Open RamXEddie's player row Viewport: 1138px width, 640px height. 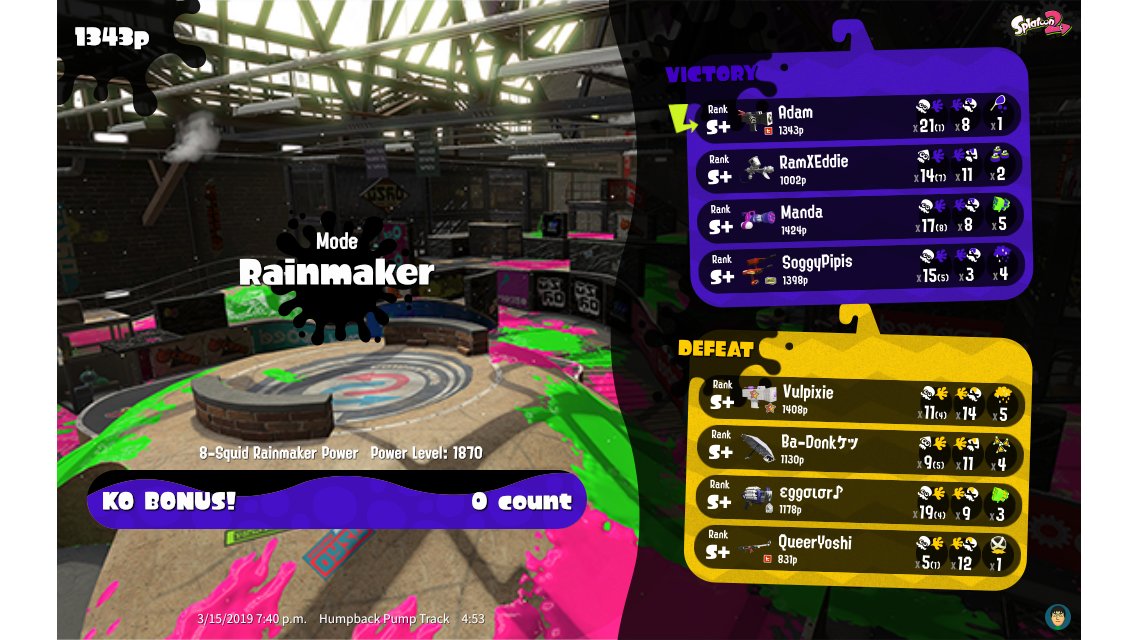tap(860, 168)
